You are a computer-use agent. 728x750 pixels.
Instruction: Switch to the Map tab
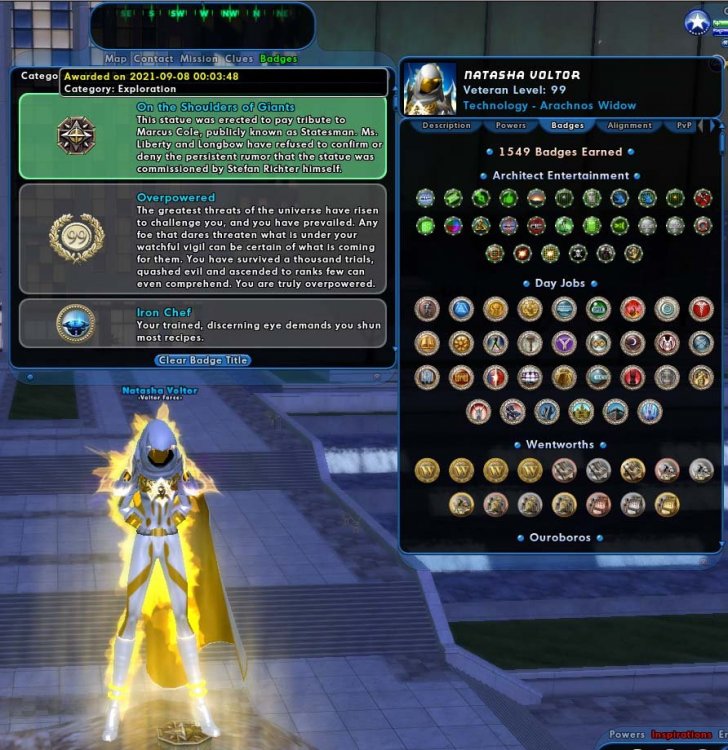tap(116, 59)
